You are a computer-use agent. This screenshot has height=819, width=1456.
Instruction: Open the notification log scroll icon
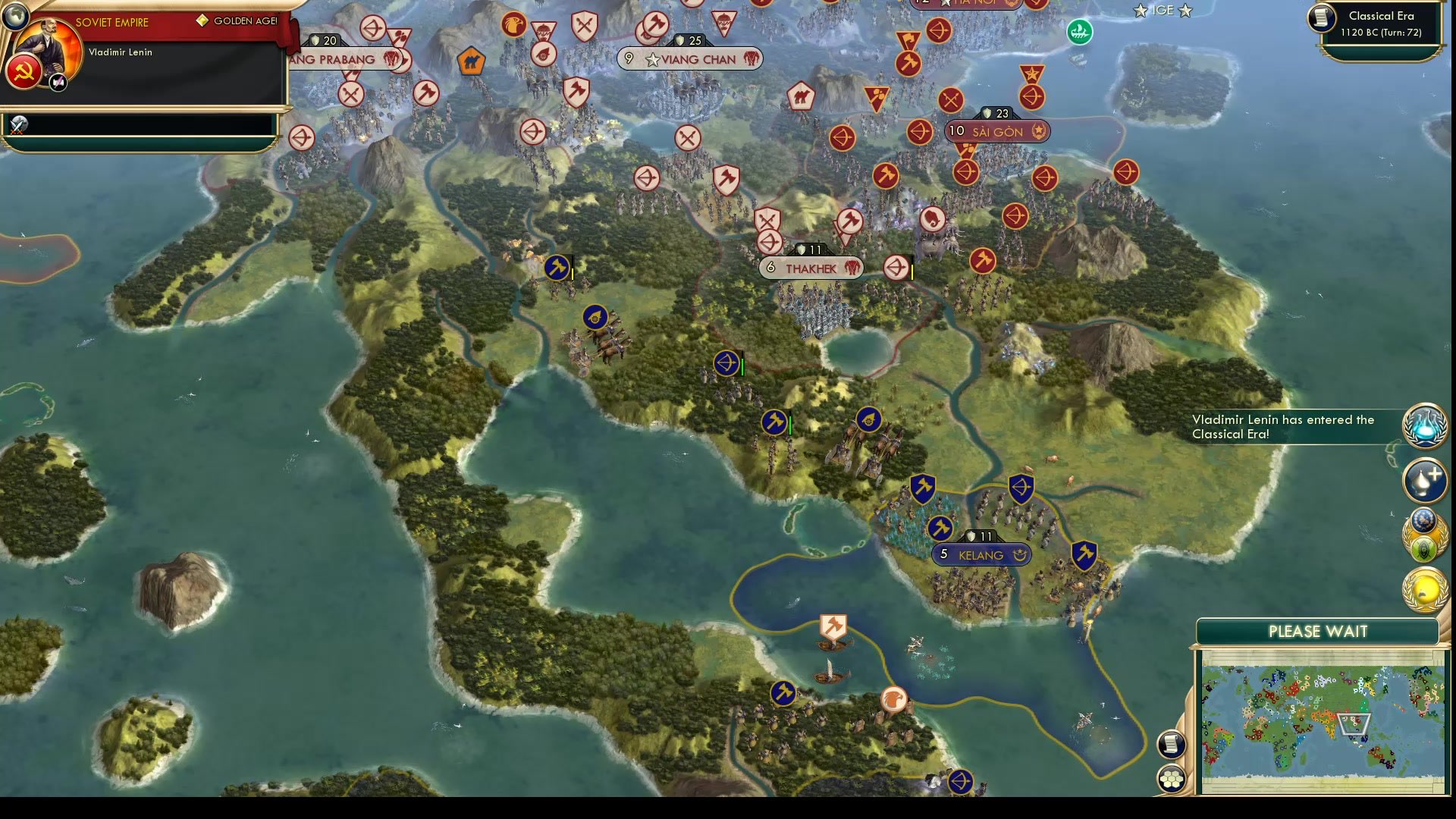click(1172, 744)
